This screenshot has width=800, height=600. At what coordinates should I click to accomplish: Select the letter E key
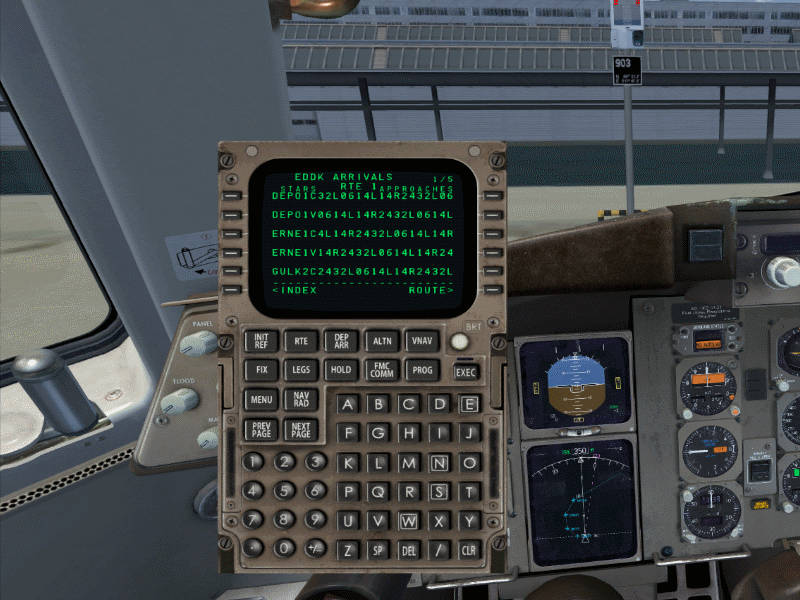pos(468,404)
